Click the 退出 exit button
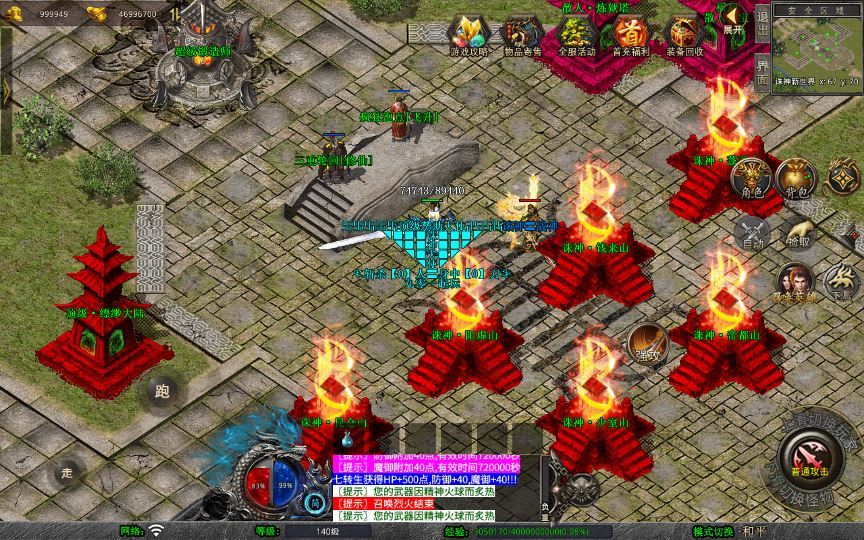Viewport: 864px width, 540px height. click(x=763, y=28)
